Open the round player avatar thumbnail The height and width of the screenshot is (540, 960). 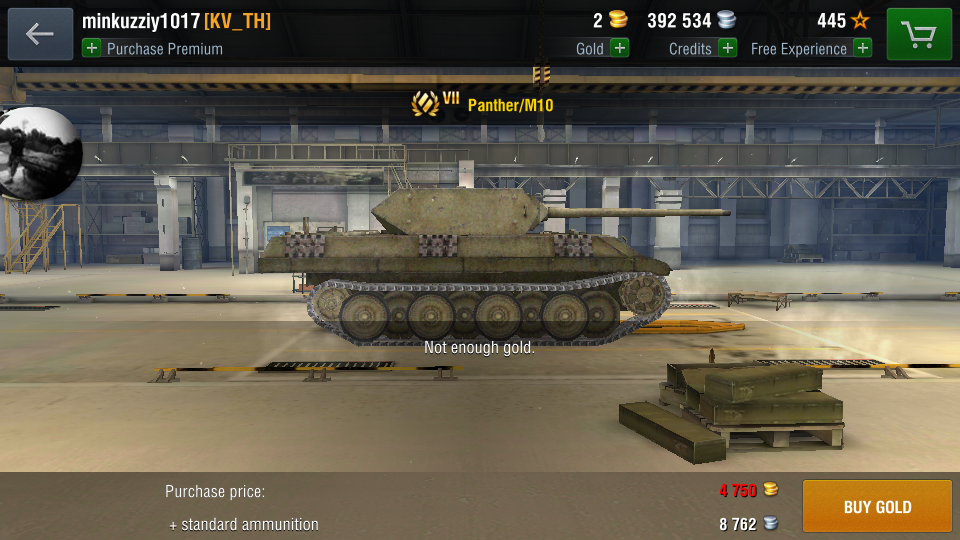(x=40, y=153)
